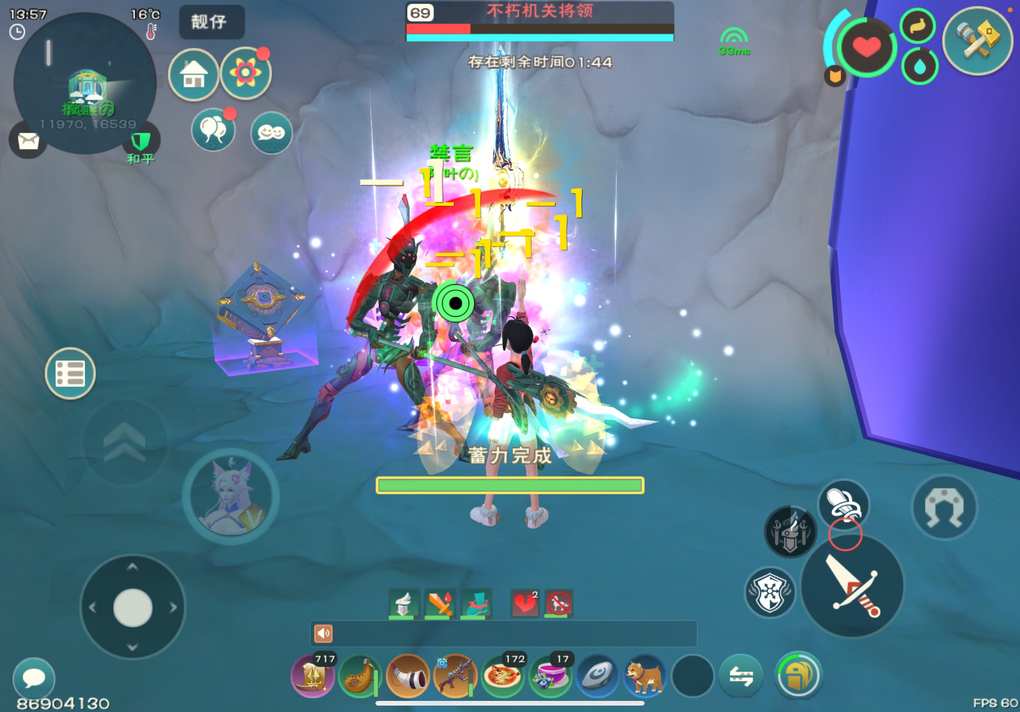Toggle the speaker icon on chat bar
Viewport: 1020px width, 712px height.
(x=323, y=634)
